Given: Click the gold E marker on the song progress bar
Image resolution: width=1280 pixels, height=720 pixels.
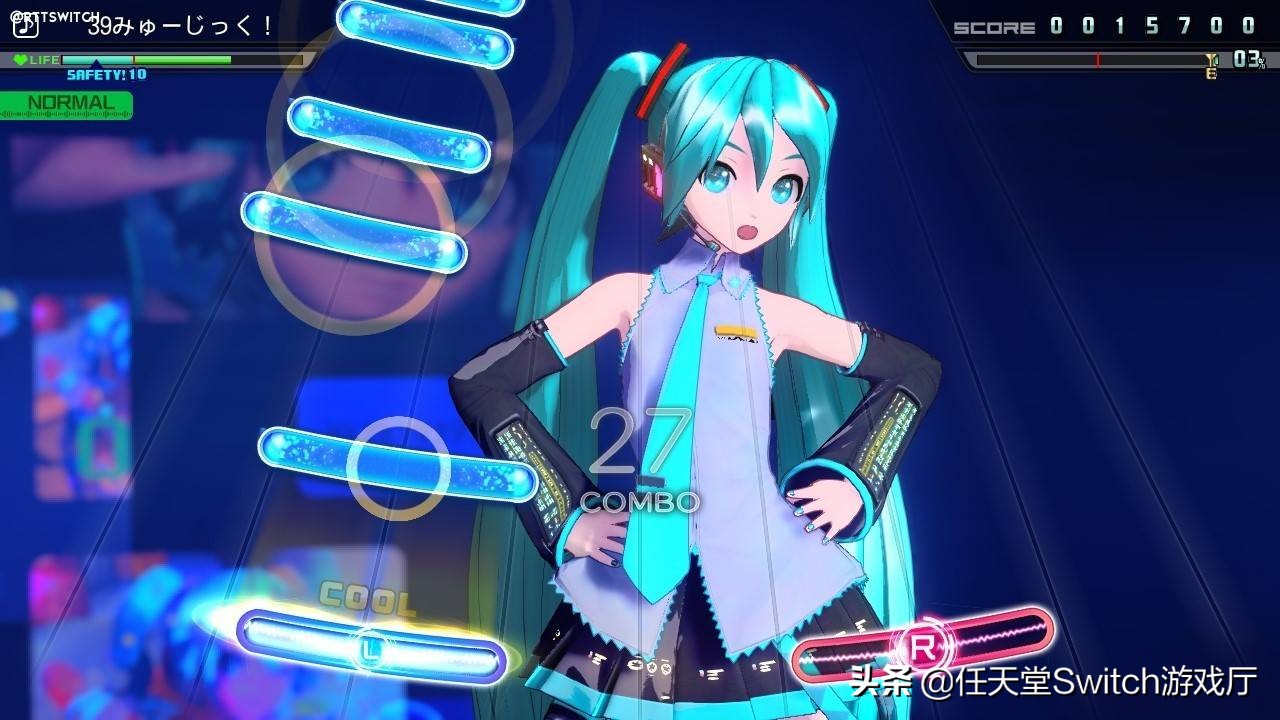Looking at the screenshot, I should pyautogui.click(x=1212, y=72).
